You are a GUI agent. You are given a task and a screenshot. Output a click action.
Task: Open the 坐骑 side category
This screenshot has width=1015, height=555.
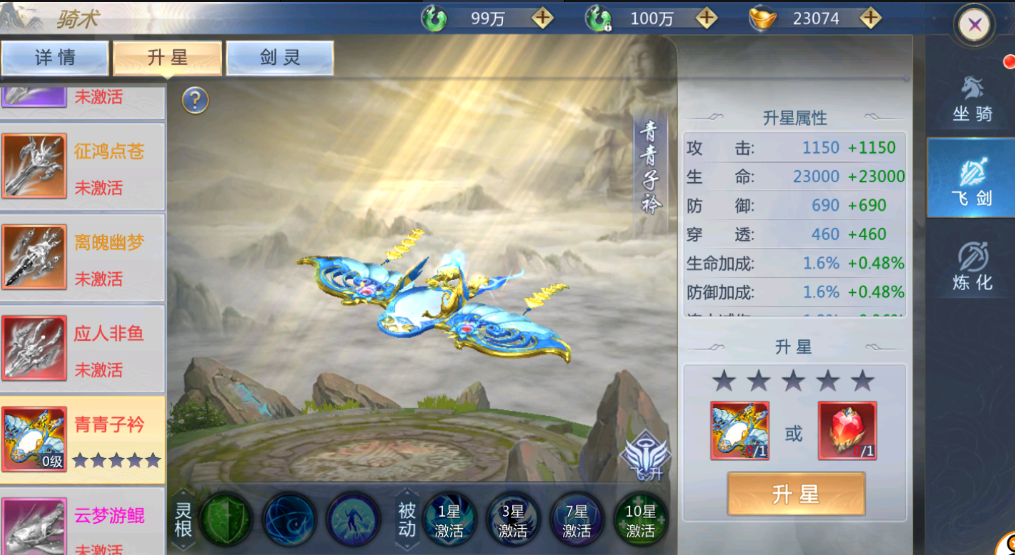coord(971,99)
